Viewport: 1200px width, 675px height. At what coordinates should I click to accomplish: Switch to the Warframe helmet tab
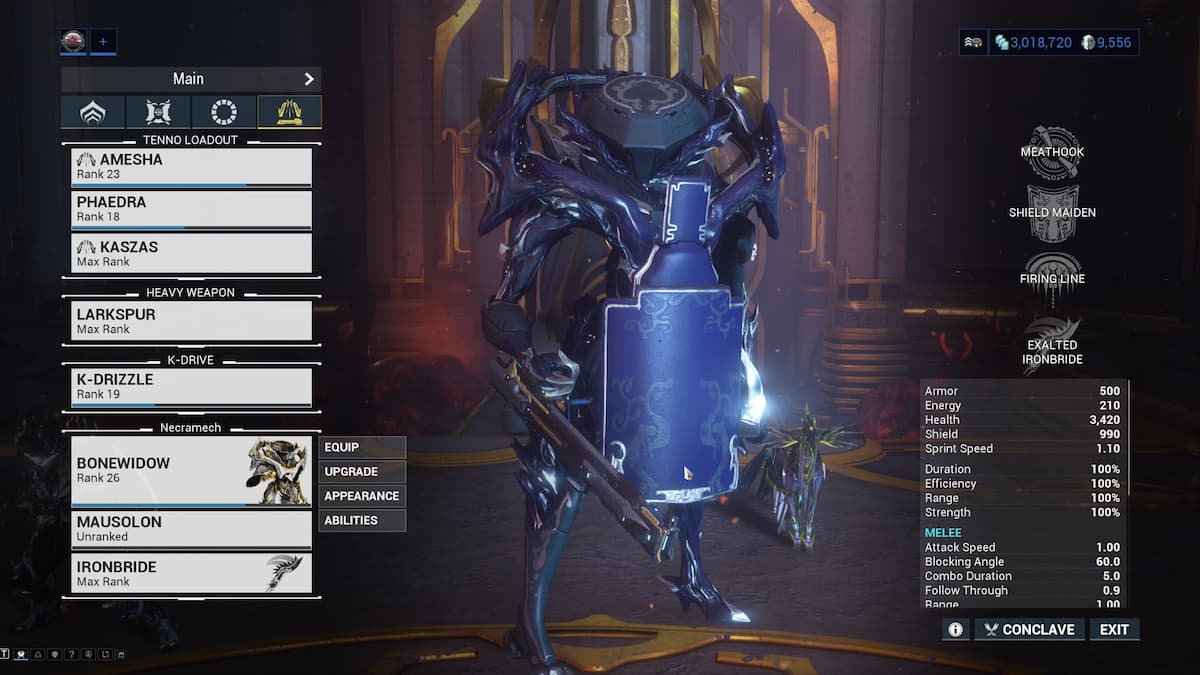93,112
